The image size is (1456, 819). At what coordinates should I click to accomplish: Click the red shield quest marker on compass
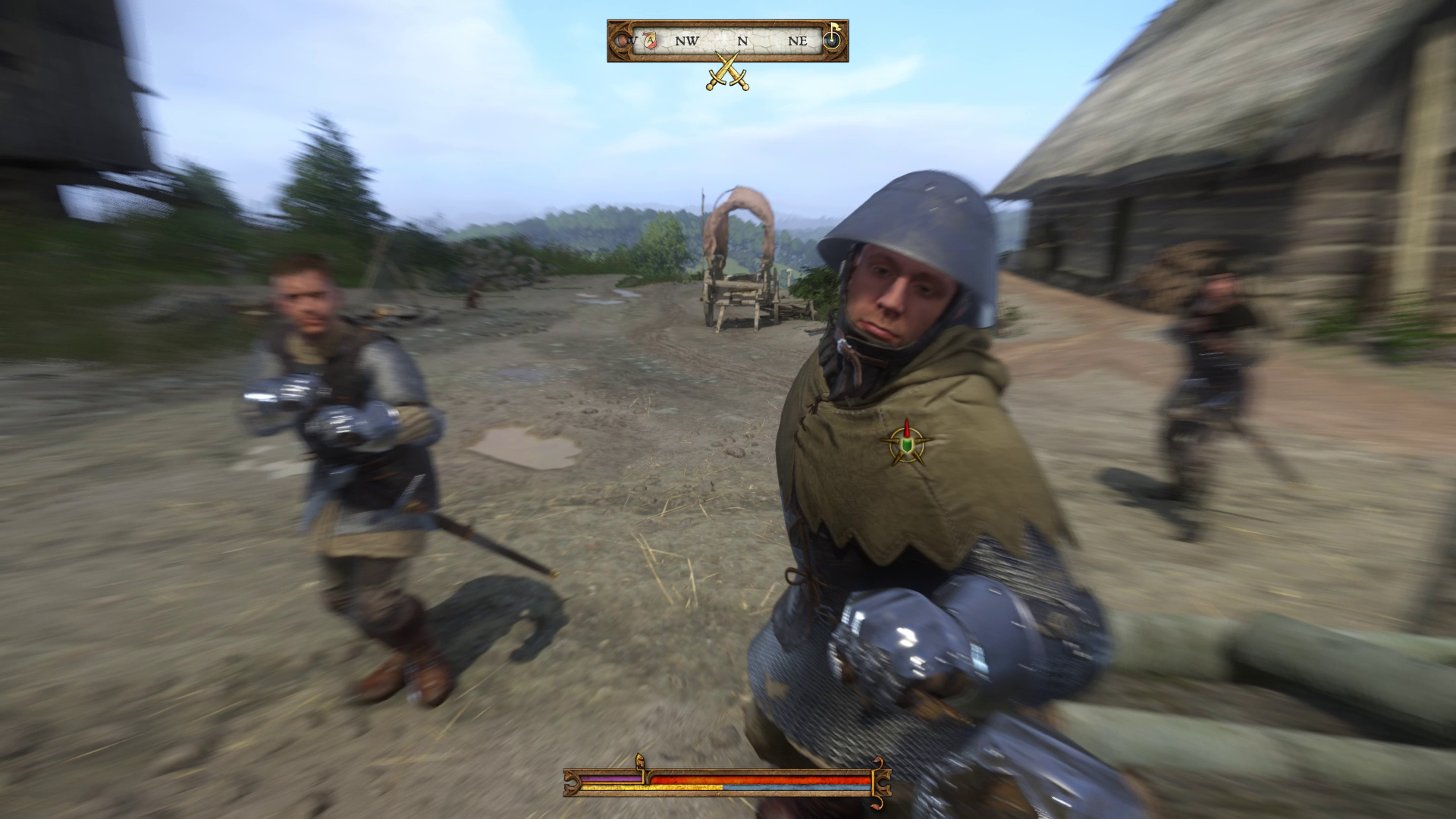coord(650,40)
